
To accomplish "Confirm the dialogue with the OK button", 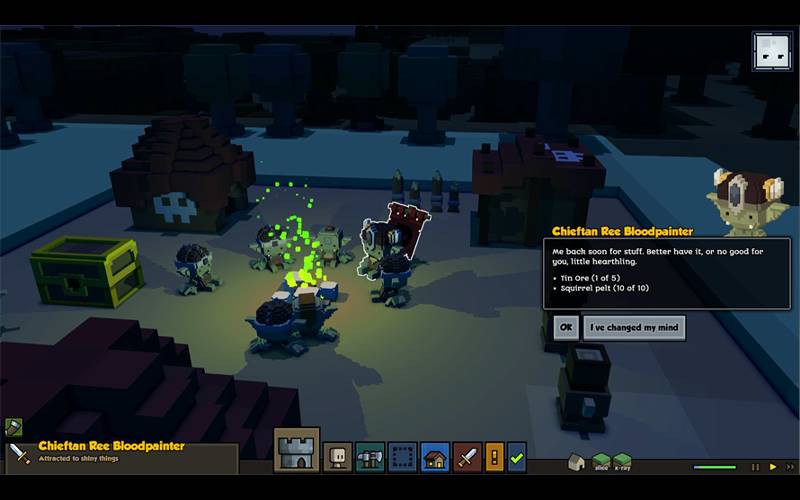I will (566, 327).
